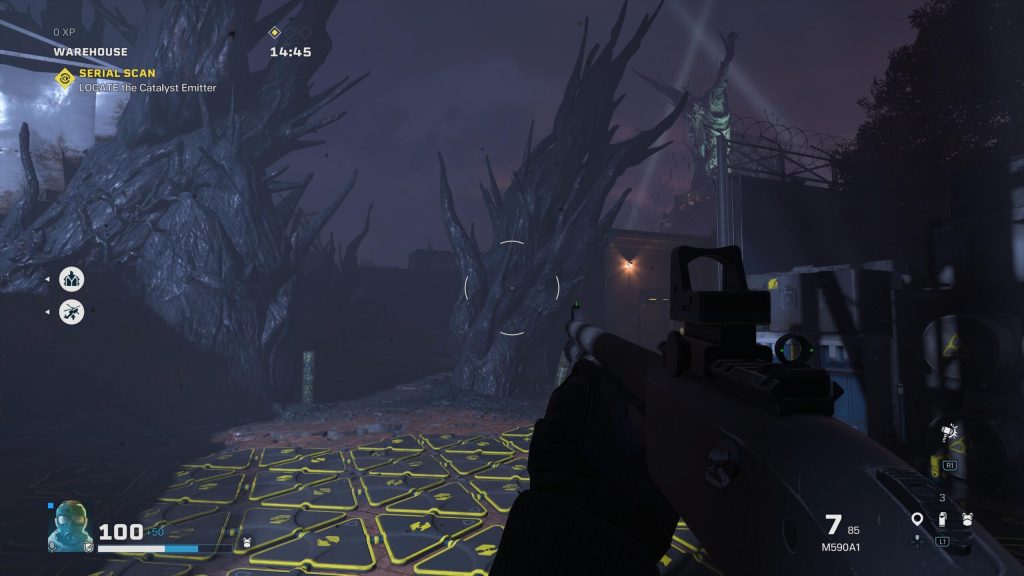The height and width of the screenshot is (576, 1024).
Task: Select the operator portrait with gas mask
Action: (71, 526)
